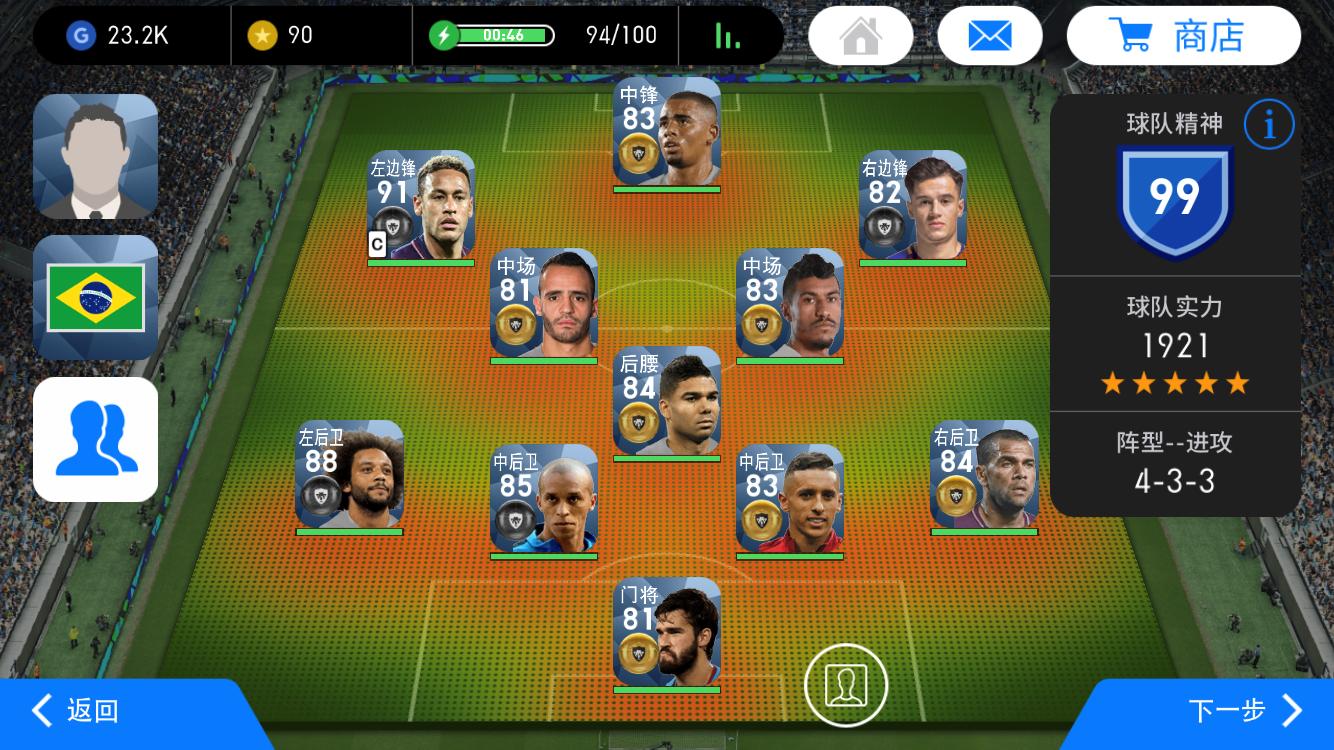Open the two-person squad list button
This screenshot has width=1334, height=750.
pos(96,439)
